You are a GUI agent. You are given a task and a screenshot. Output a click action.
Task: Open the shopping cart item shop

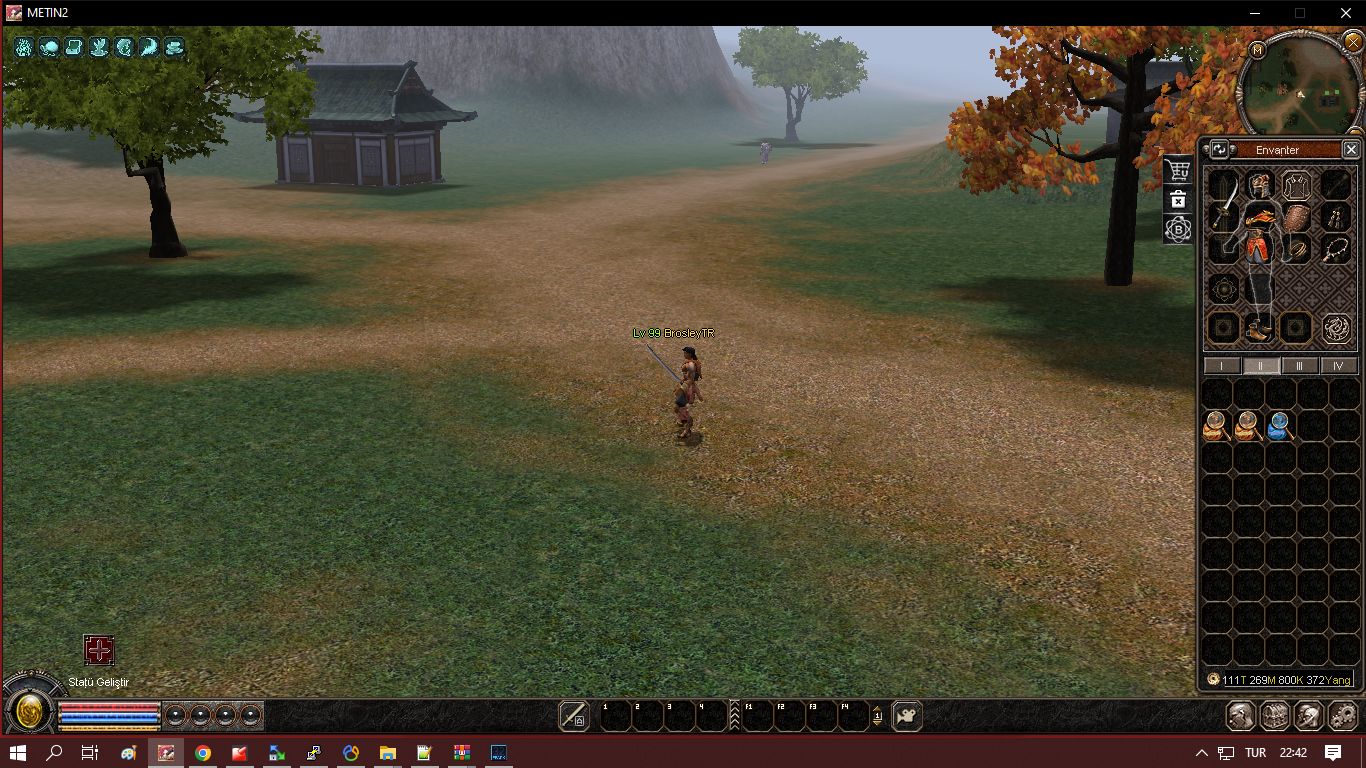[x=1179, y=170]
